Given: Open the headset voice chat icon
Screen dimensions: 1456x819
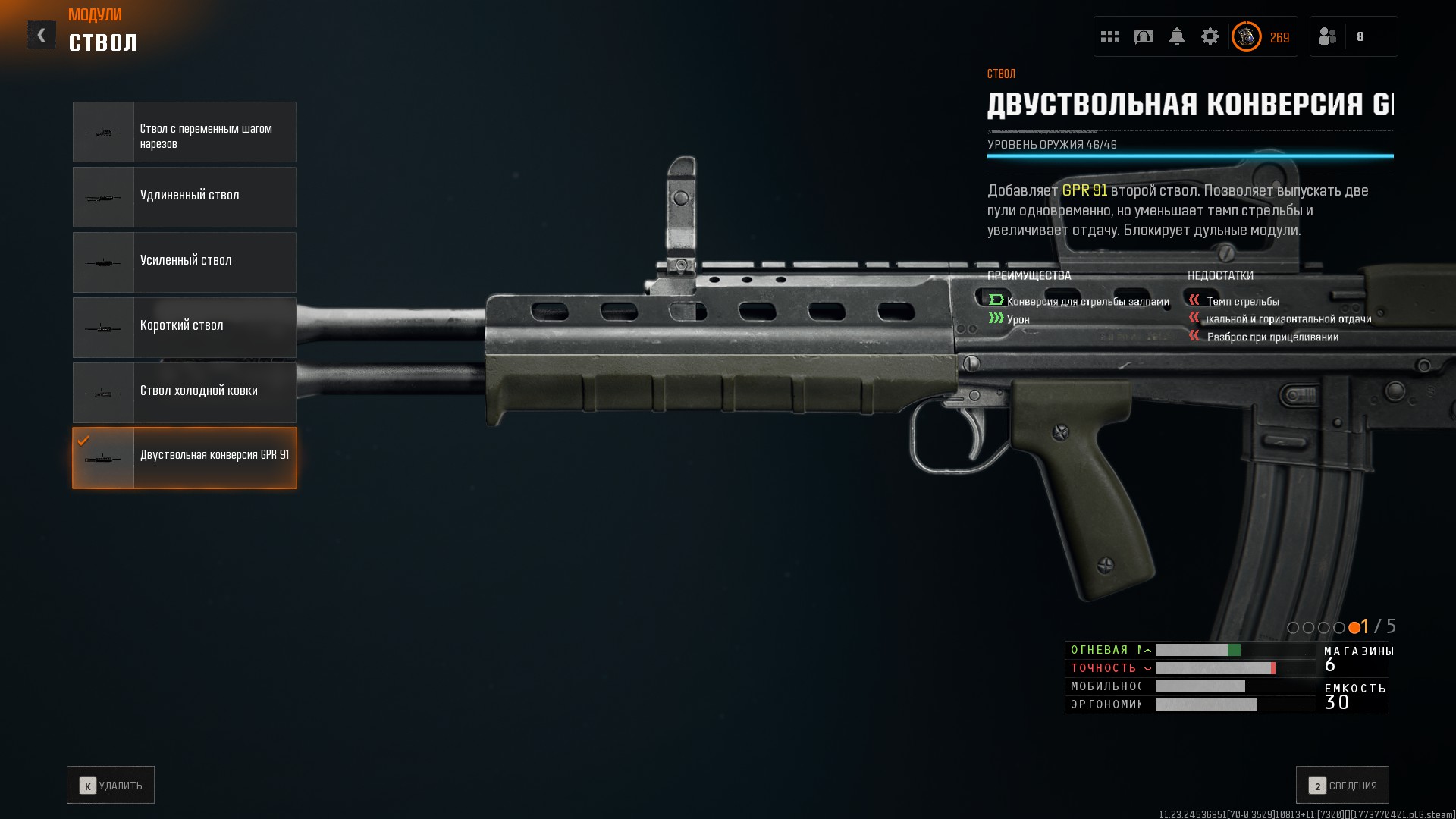Looking at the screenshot, I should click(x=1144, y=36).
